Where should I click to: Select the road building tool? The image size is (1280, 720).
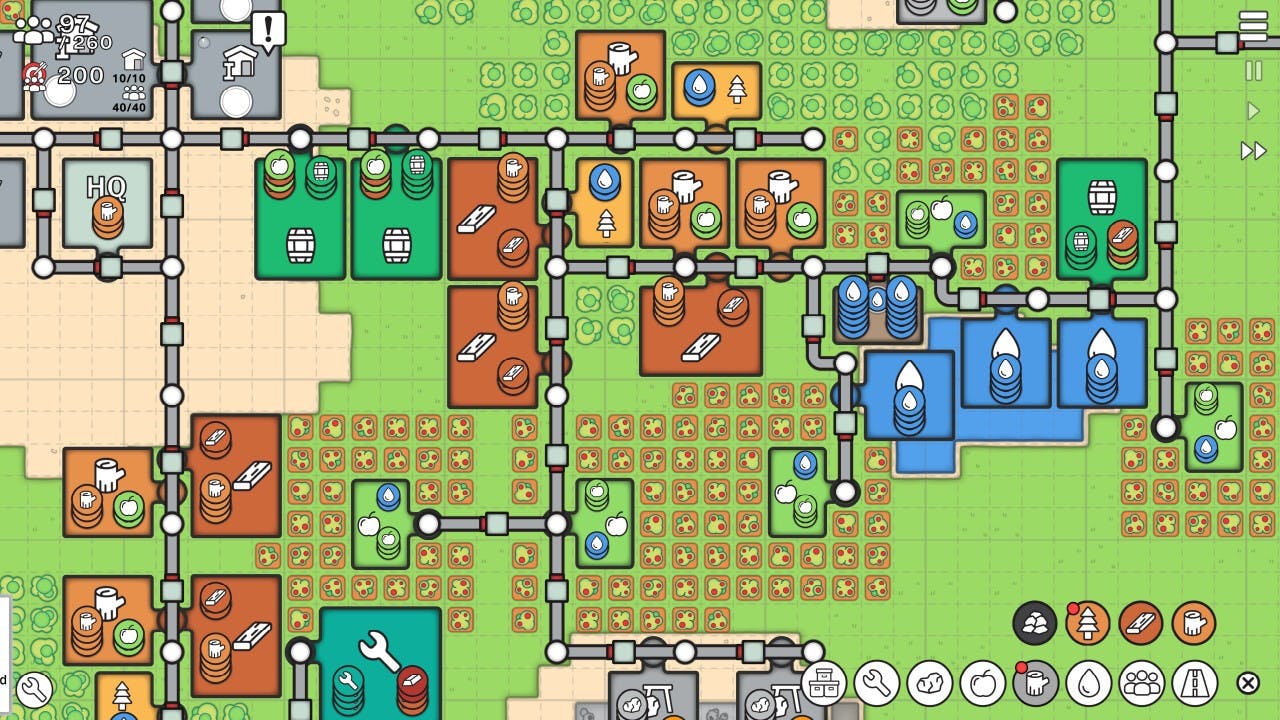[1195, 684]
